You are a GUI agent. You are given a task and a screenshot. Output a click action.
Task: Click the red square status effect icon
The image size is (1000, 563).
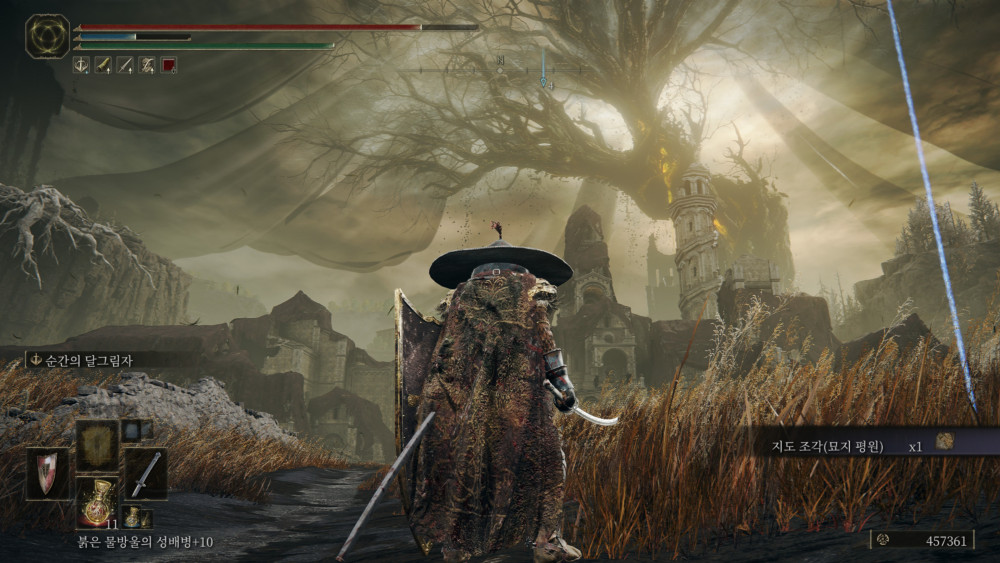(169, 65)
